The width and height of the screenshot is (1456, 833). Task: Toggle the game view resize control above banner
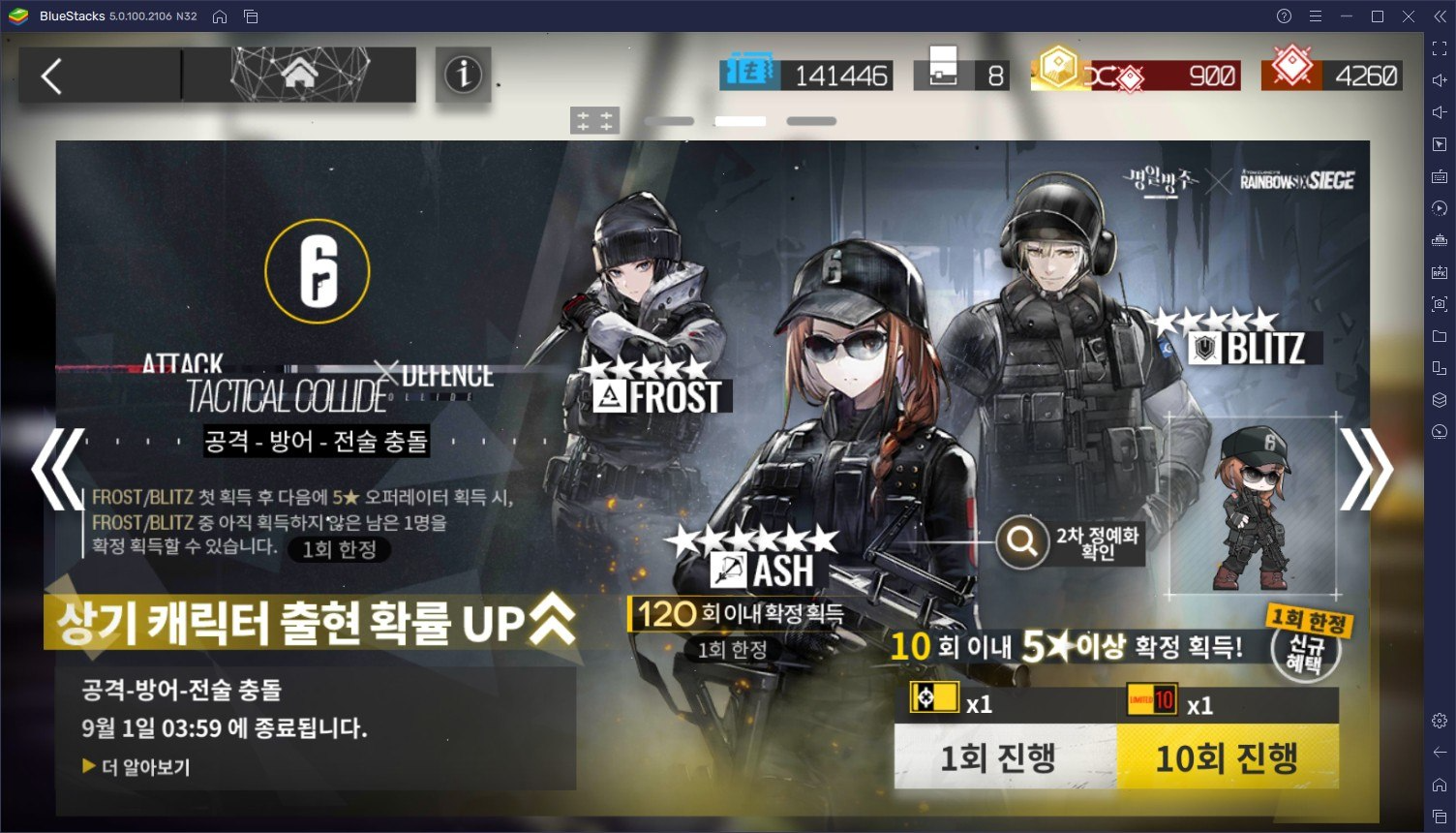(x=593, y=118)
